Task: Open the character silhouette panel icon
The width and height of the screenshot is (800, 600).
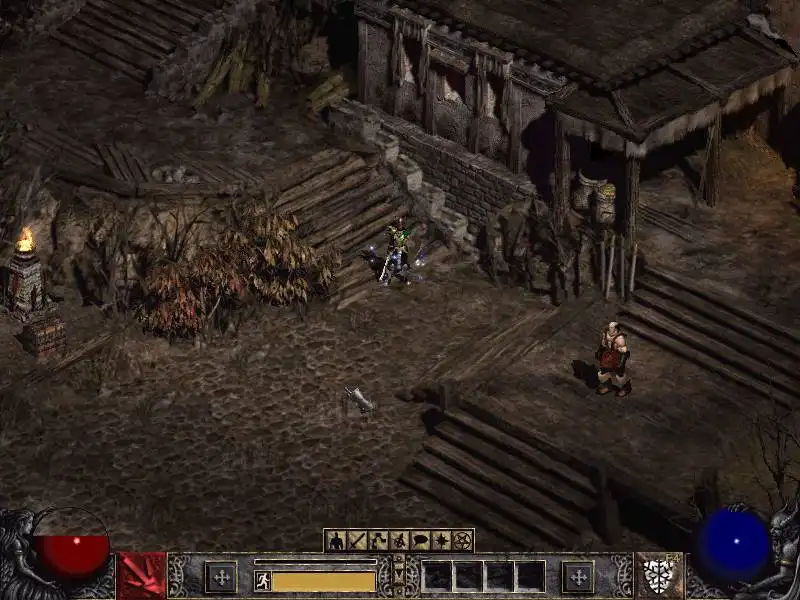Action: (335, 541)
